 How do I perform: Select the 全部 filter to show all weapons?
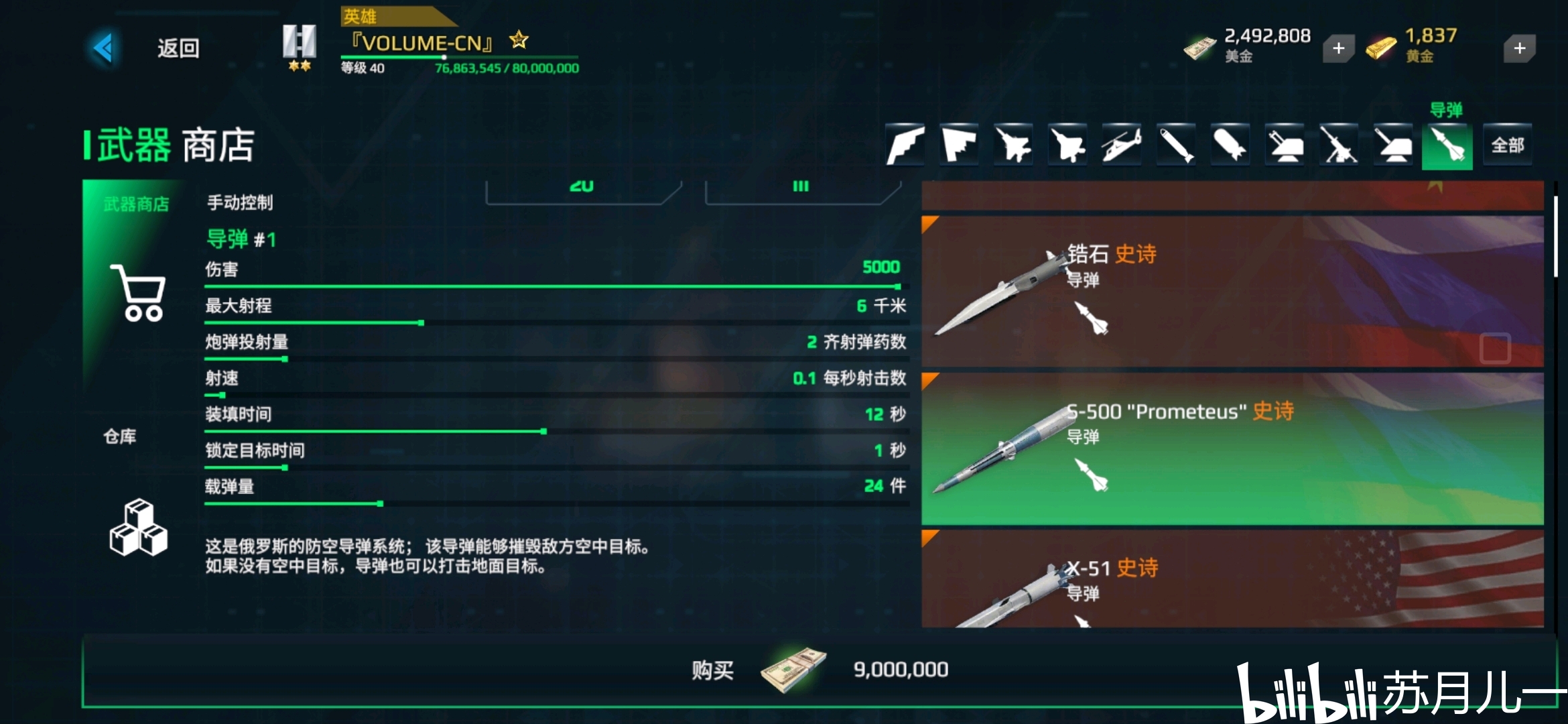[1508, 143]
